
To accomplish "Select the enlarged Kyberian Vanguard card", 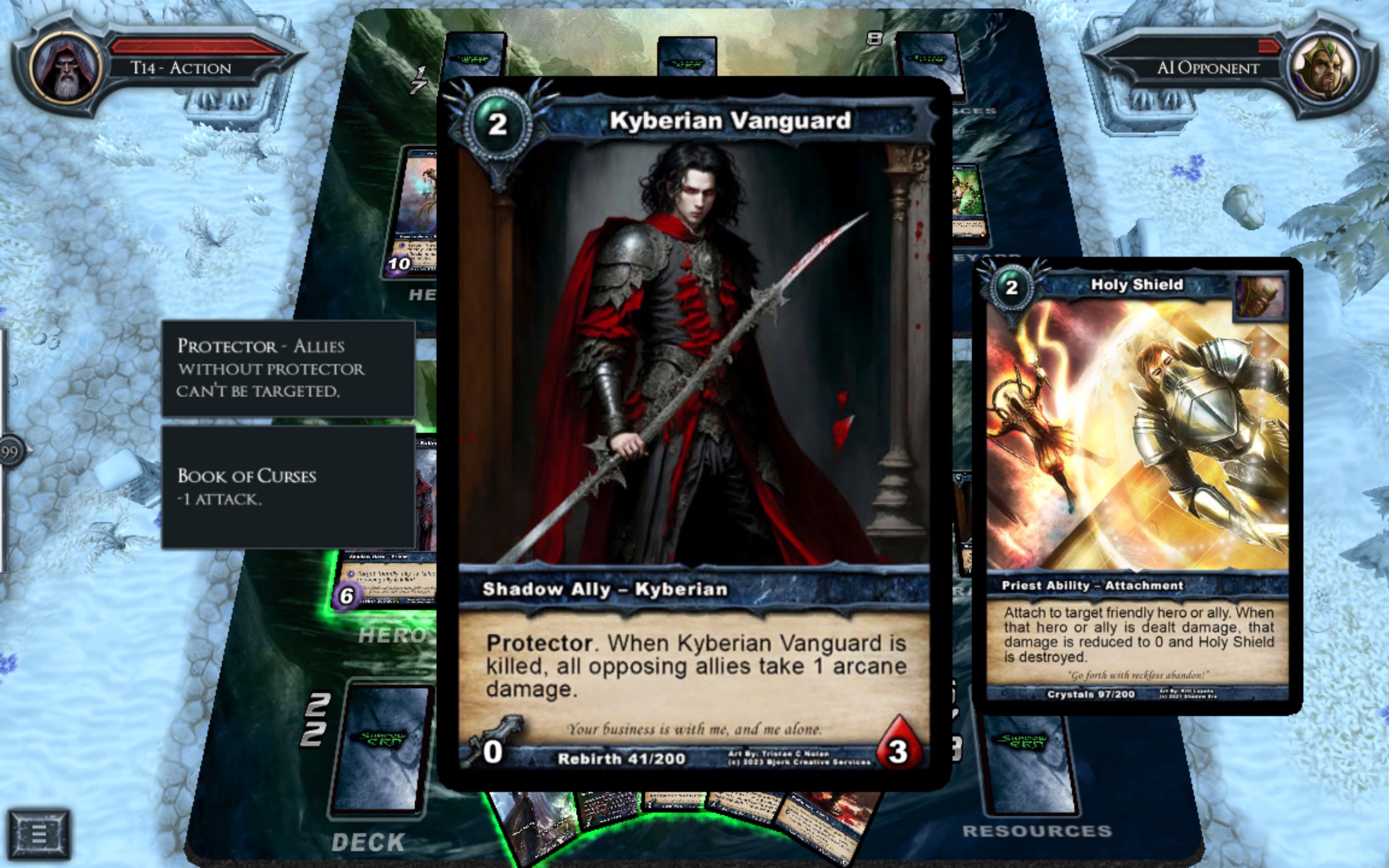I will point(694,402).
